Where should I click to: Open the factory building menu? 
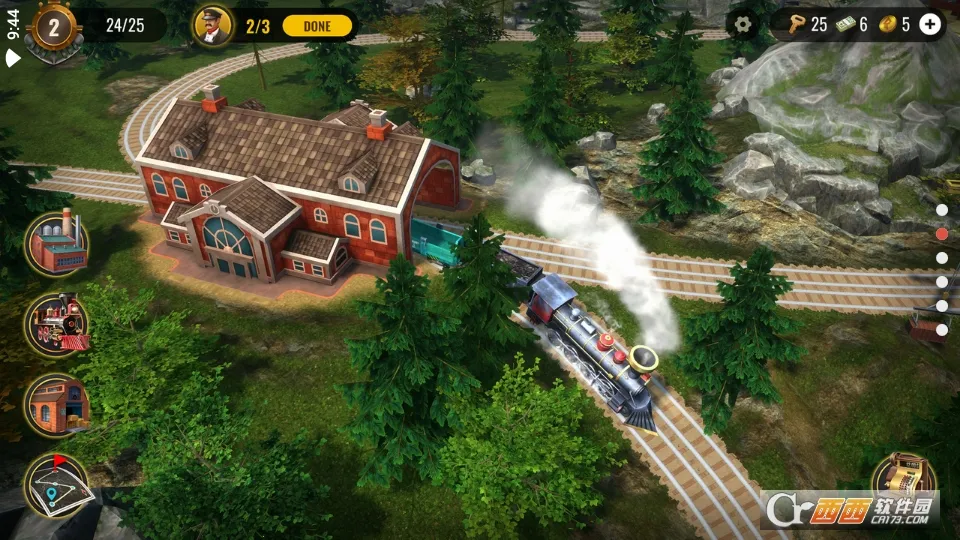pos(57,244)
